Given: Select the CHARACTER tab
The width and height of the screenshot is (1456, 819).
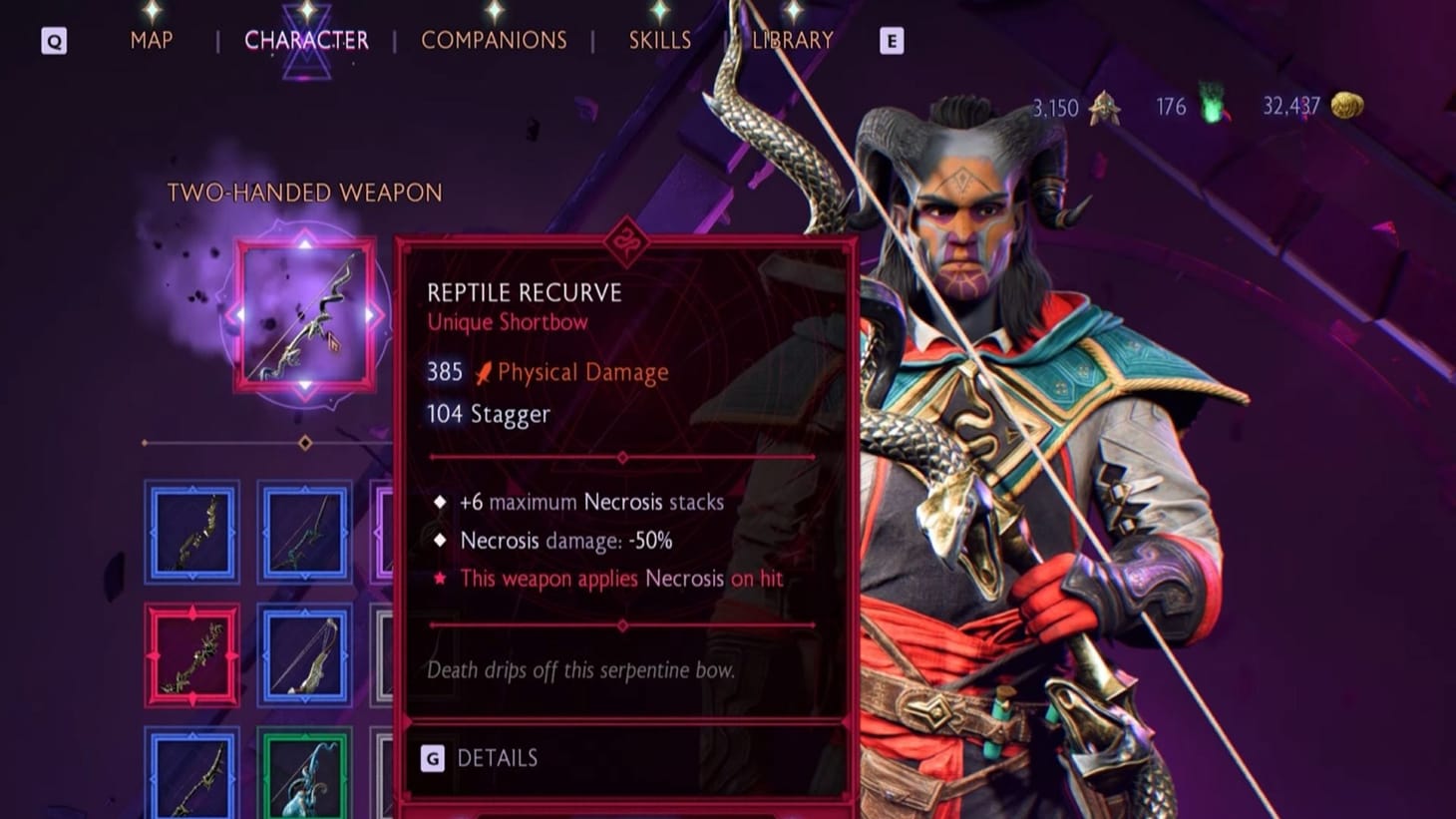Looking at the screenshot, I should pos(308,40).
